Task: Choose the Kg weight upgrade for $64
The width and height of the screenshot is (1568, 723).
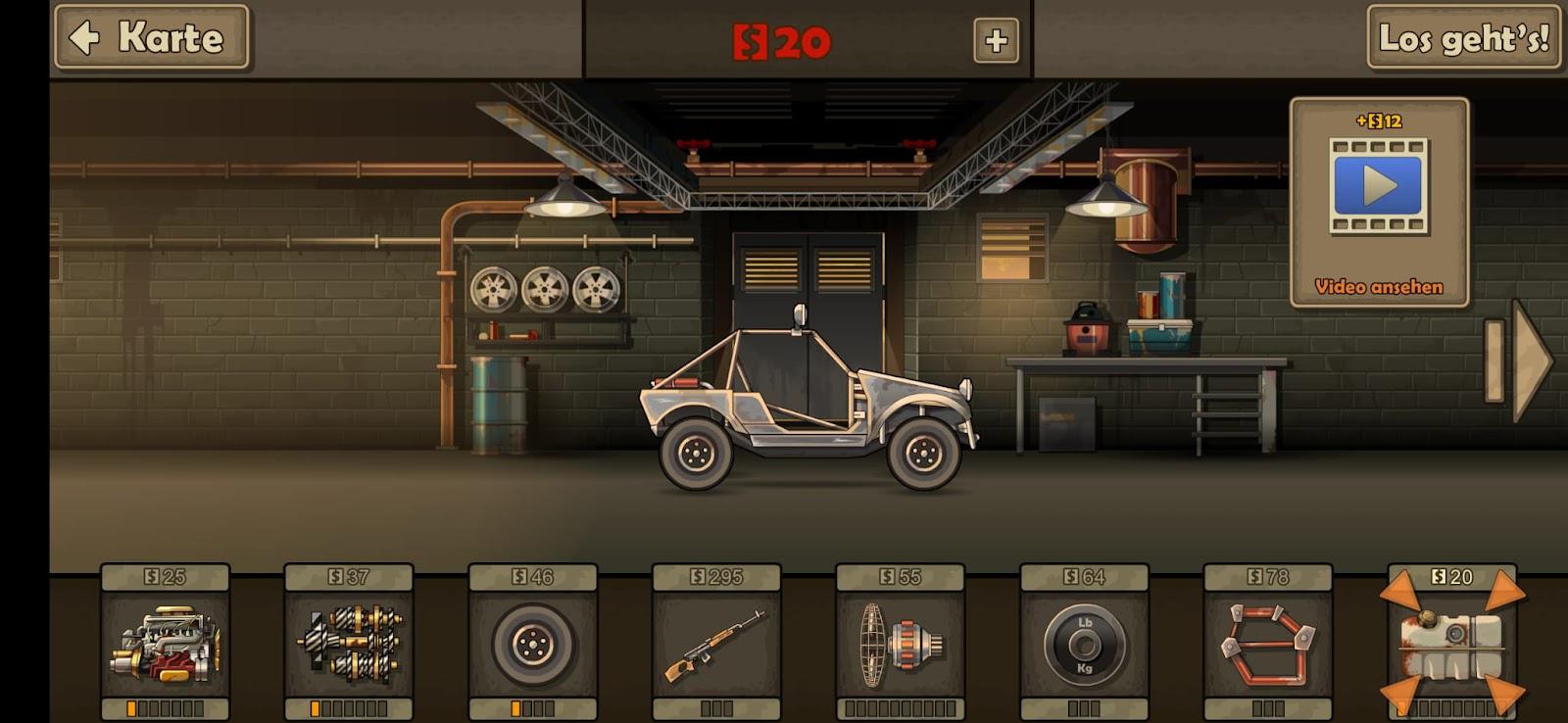Action: click(1084, 644)
